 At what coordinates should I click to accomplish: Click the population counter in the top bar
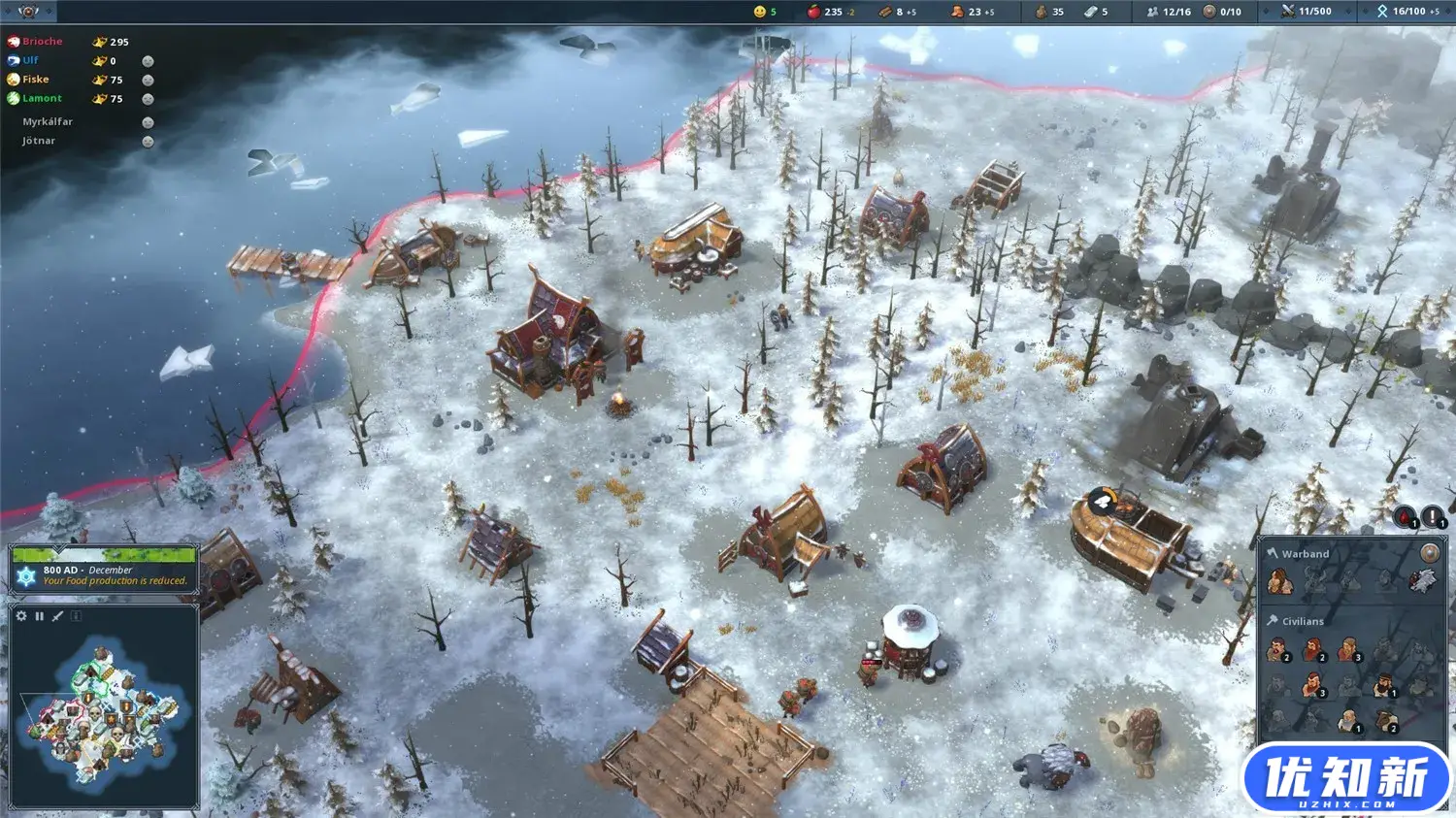coord(1169,12)
